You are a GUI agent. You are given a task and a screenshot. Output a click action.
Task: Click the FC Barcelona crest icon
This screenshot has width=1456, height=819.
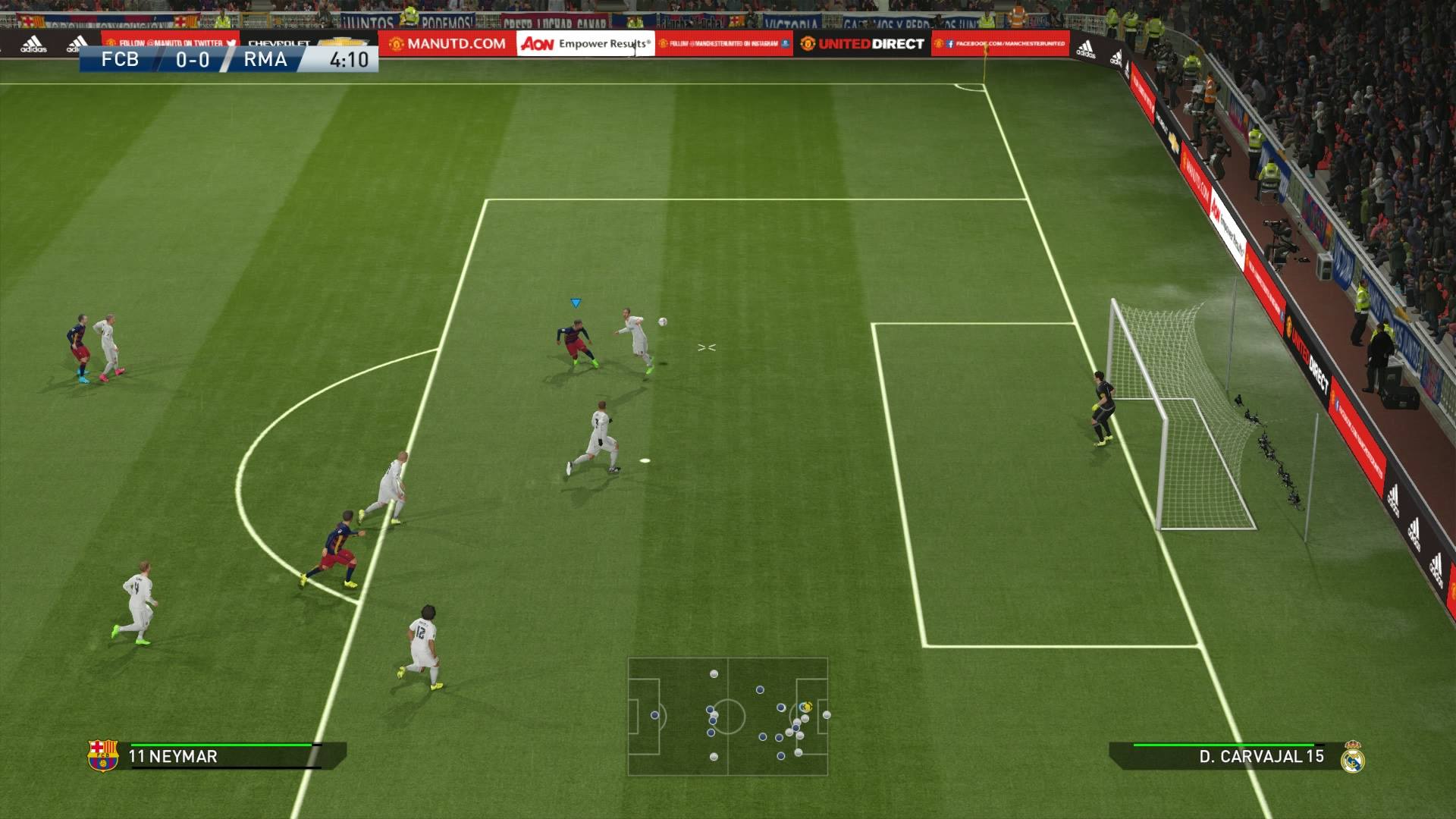tap(103, 755)
